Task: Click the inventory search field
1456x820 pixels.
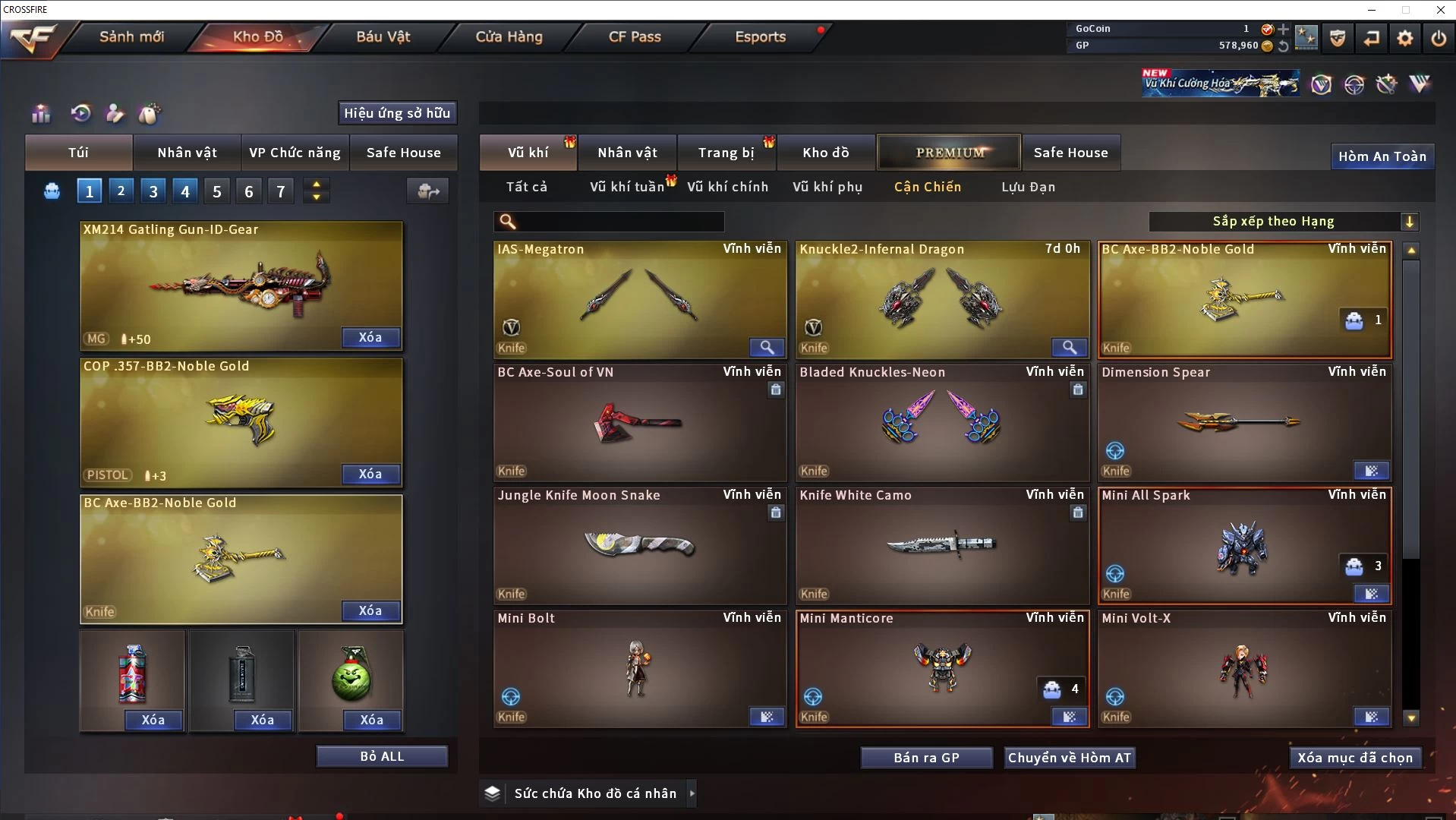Action: [619, 222]
